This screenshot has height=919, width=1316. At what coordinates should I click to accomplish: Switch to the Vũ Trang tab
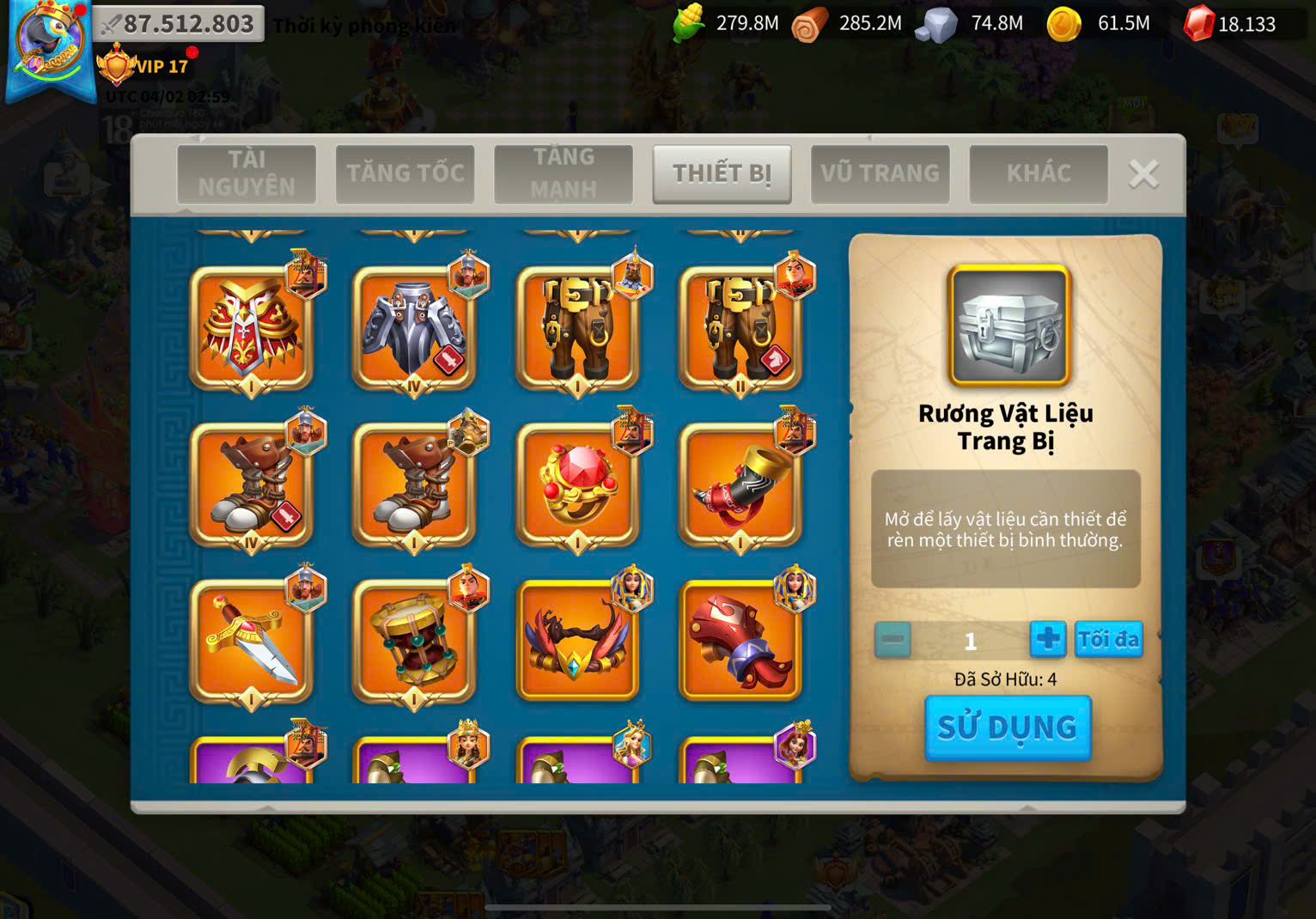click(880, 173)
